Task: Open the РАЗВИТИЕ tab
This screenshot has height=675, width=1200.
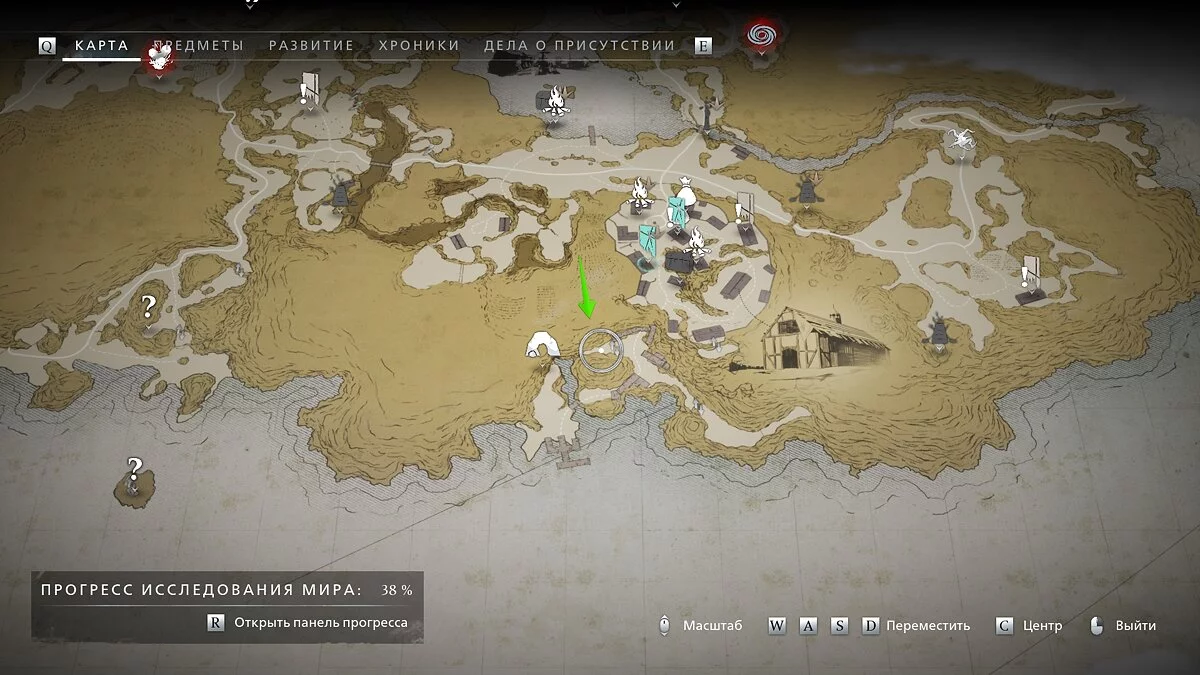Action: (311, 46)
